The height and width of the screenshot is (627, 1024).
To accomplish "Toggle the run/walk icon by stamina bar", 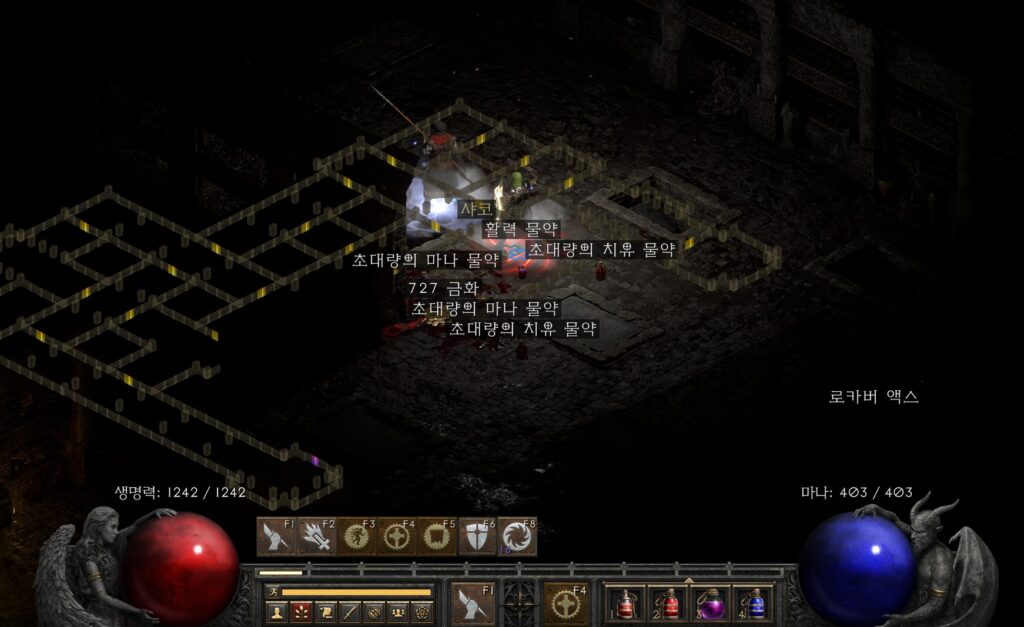I will pyautogui.click(x=272, y=592).
